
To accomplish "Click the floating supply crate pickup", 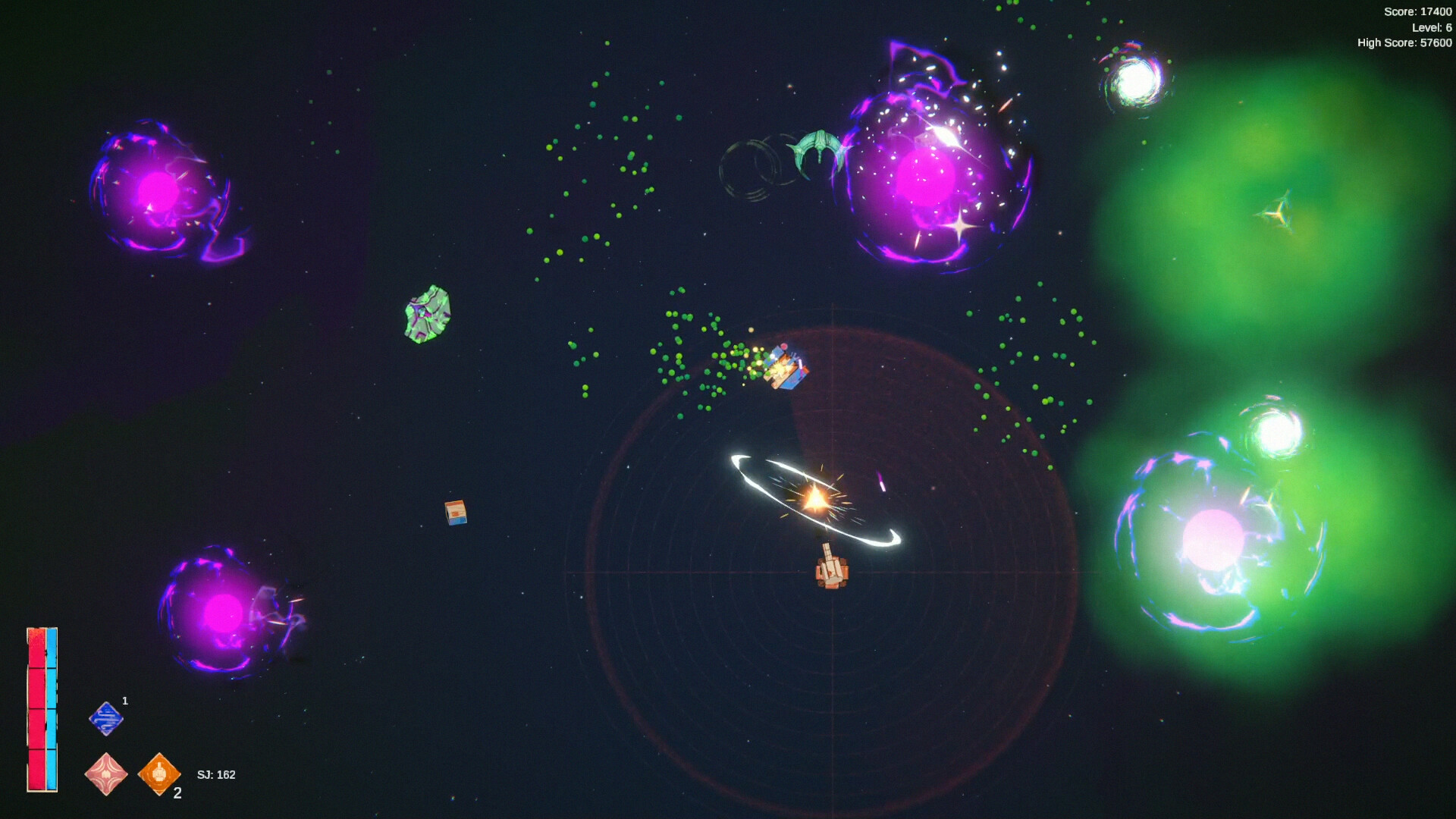I will coord(456,515).
